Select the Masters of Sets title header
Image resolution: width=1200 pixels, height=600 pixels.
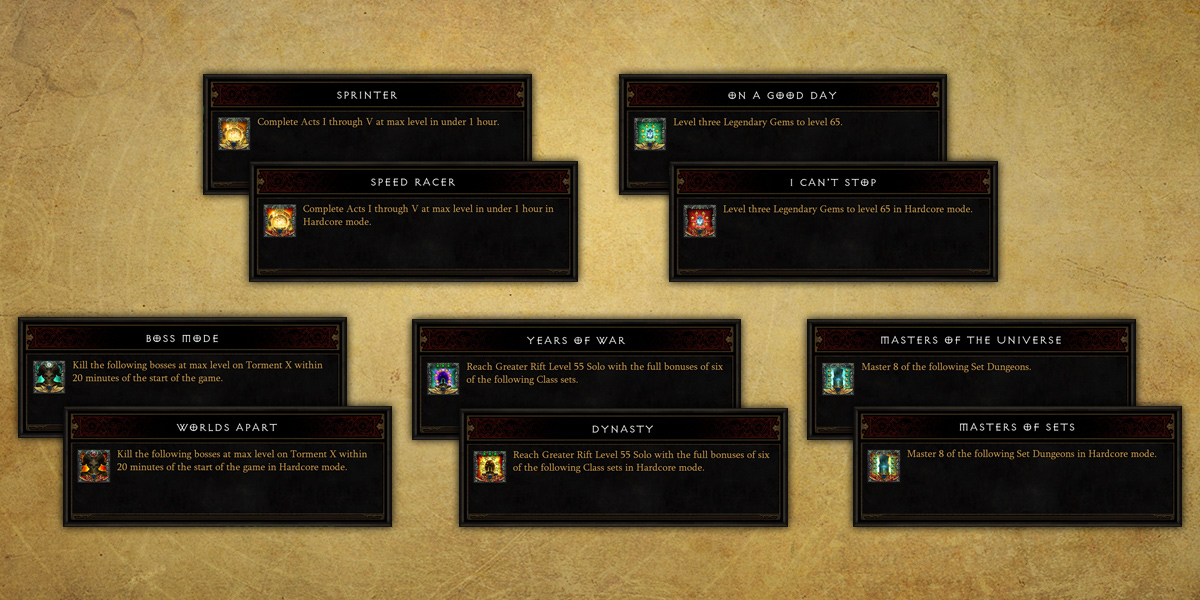1016,427
